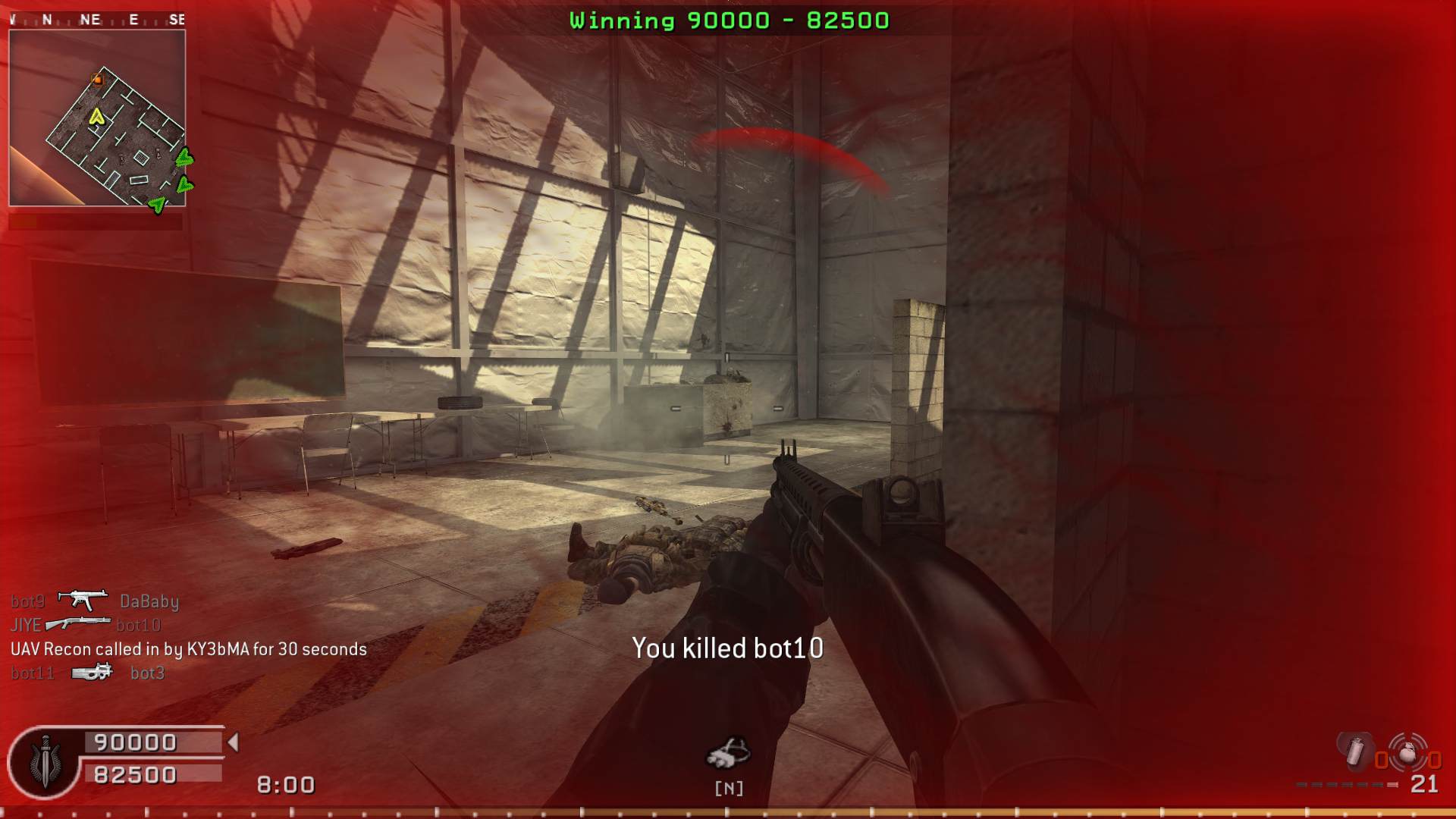Click the compass heading strip
This screenshot has width=1456, height=819.
[x=97, y=20]
